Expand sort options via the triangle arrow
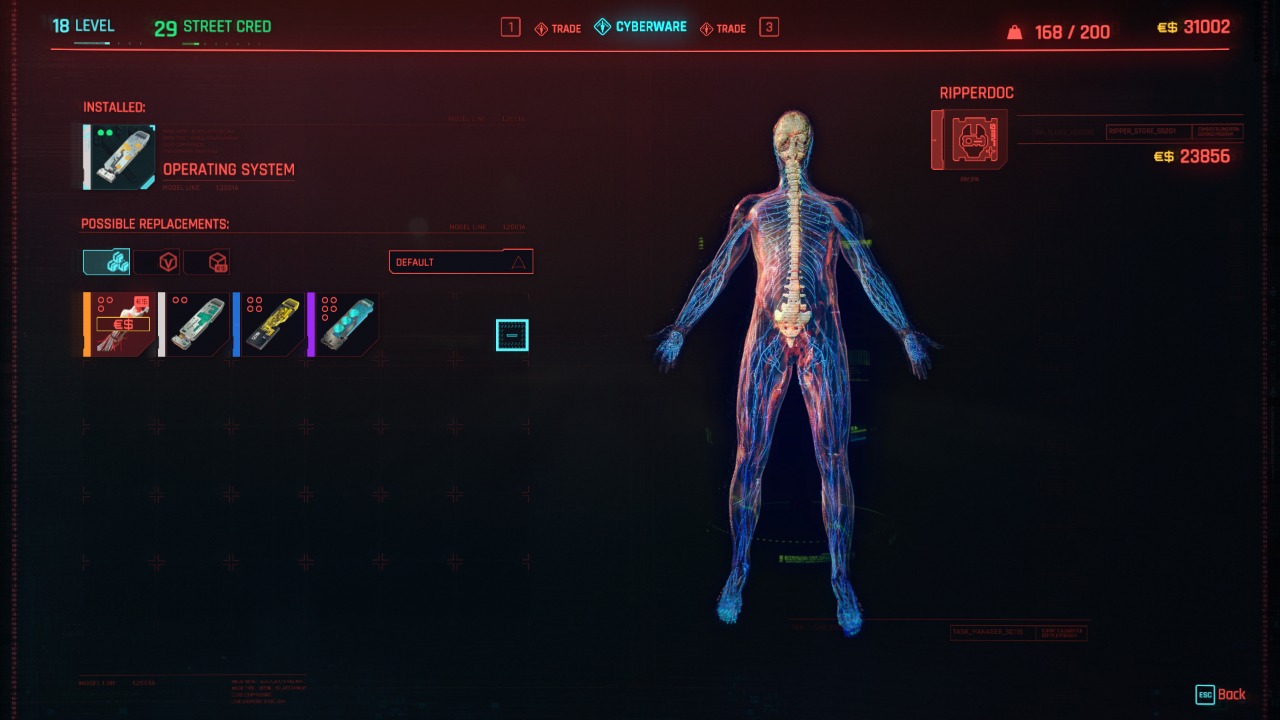Viewport: 1280px width, 720px height. 521,261
